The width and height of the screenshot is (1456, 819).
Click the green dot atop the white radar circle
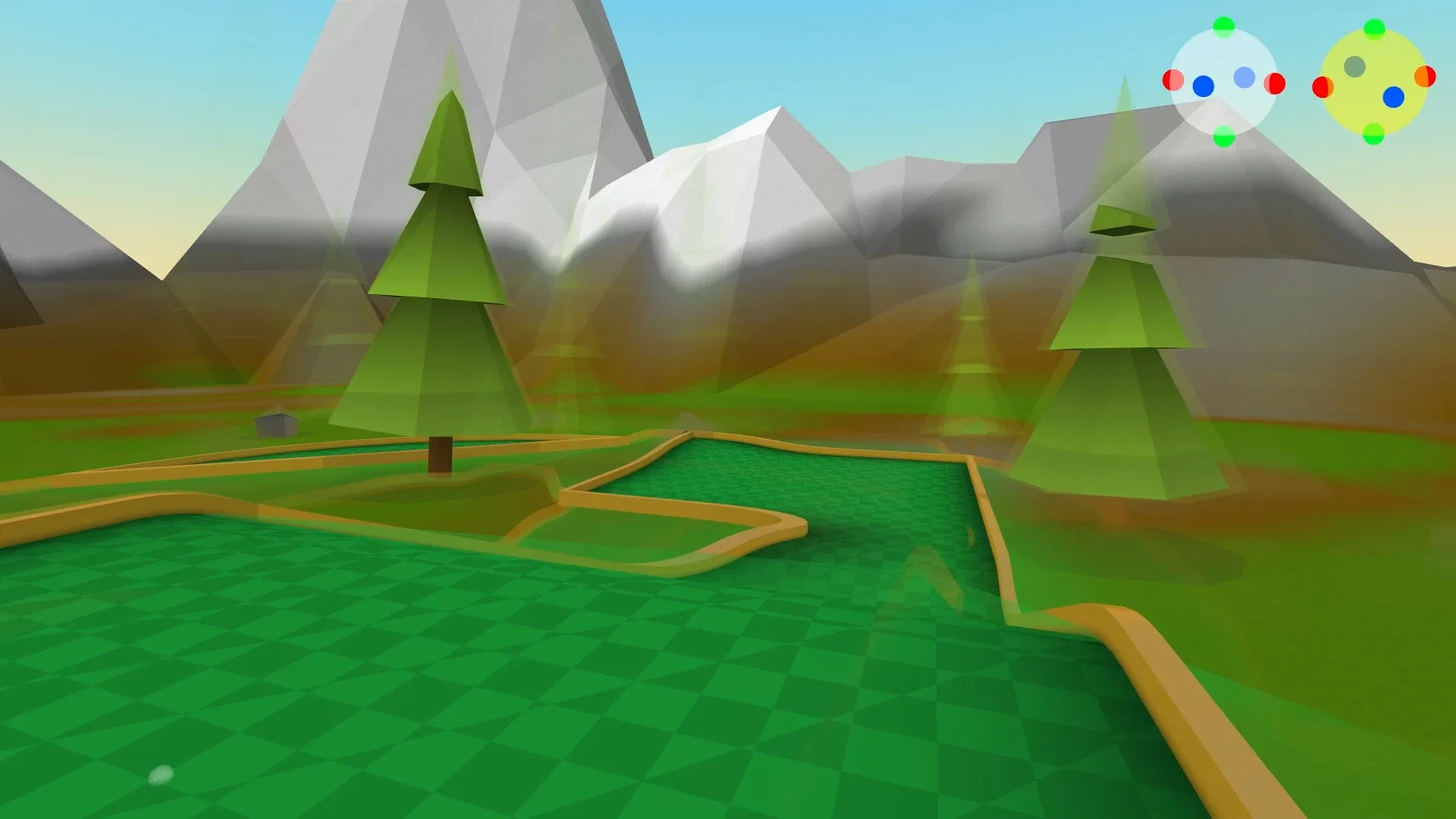click(1224, 27)
